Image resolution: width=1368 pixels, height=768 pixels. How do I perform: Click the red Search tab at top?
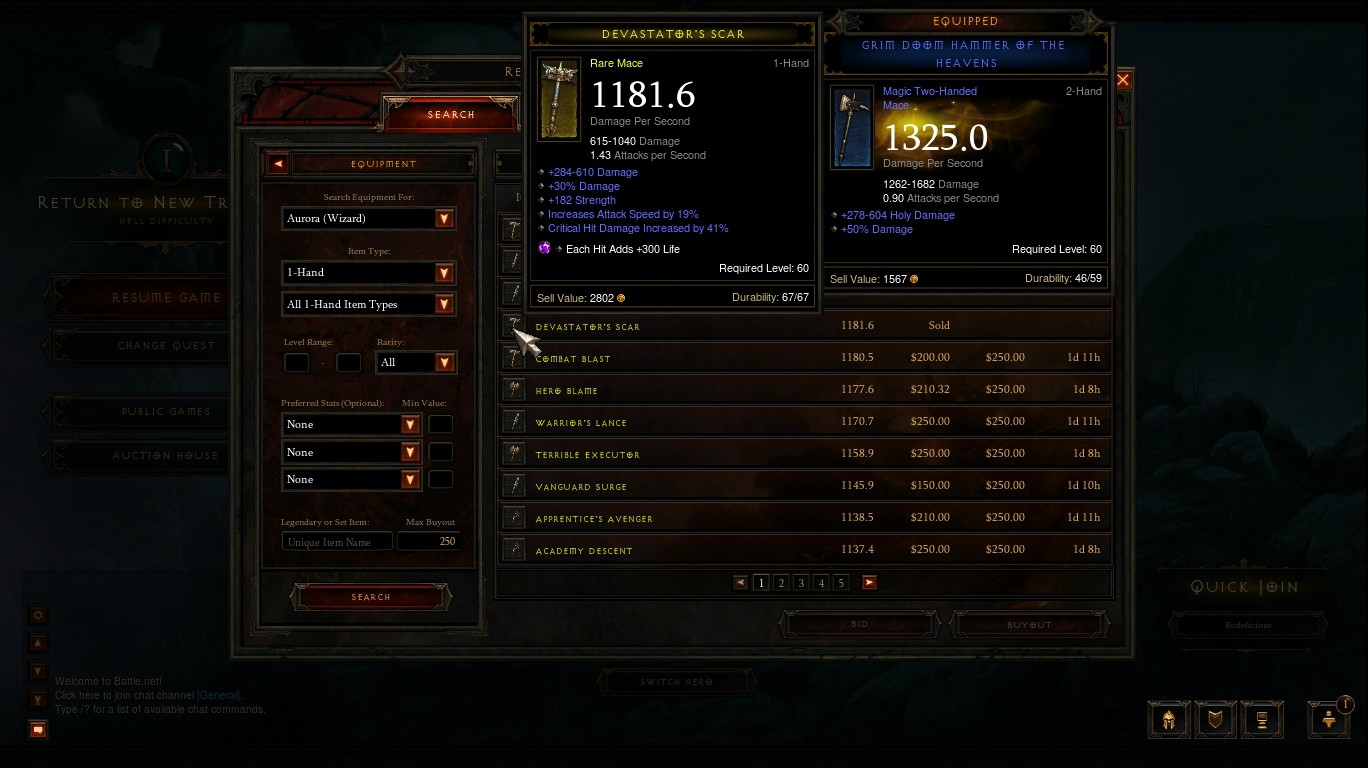point(451,114)
